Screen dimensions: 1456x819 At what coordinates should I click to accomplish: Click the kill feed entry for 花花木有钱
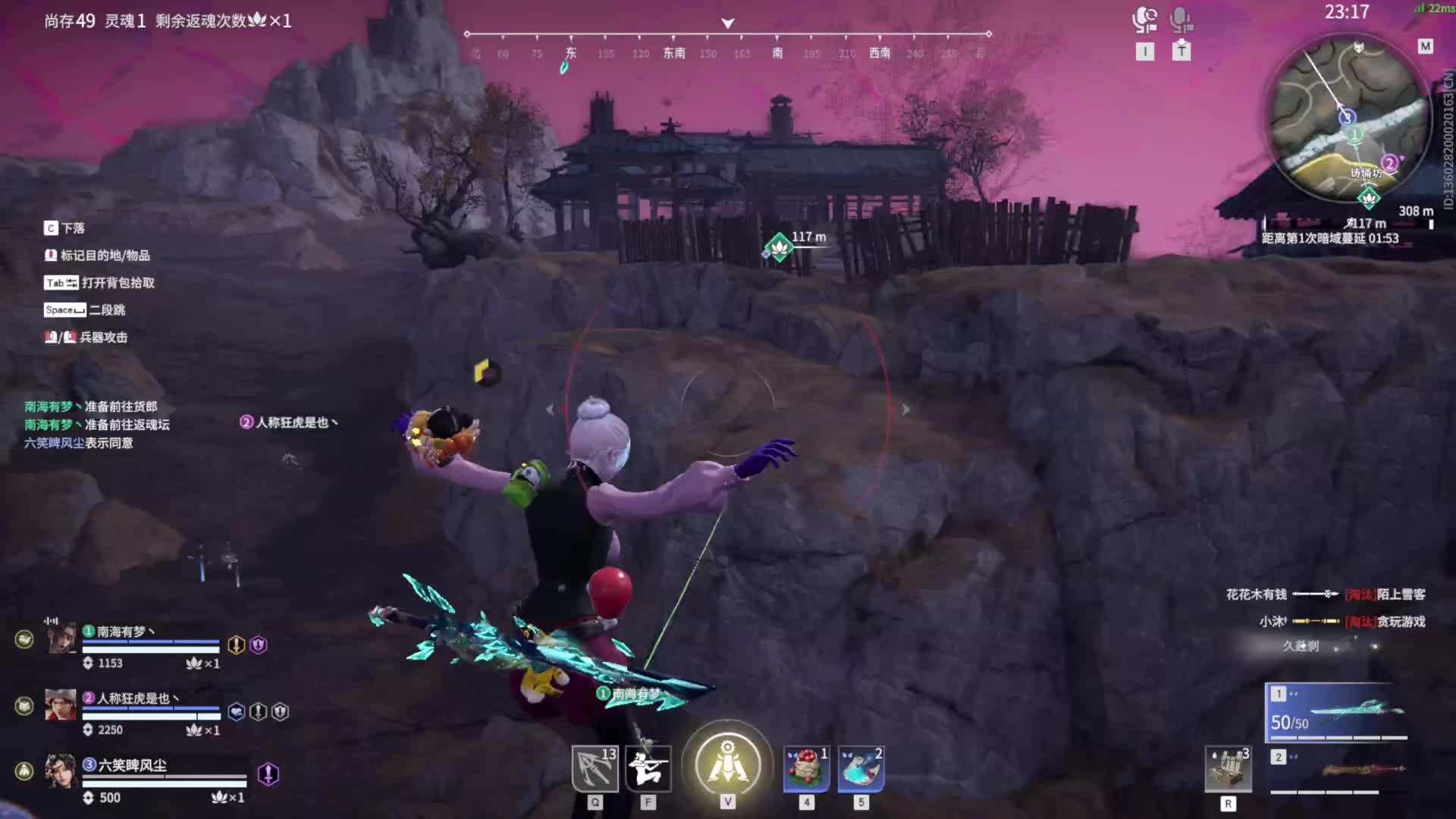click(x=1325, y=595)
